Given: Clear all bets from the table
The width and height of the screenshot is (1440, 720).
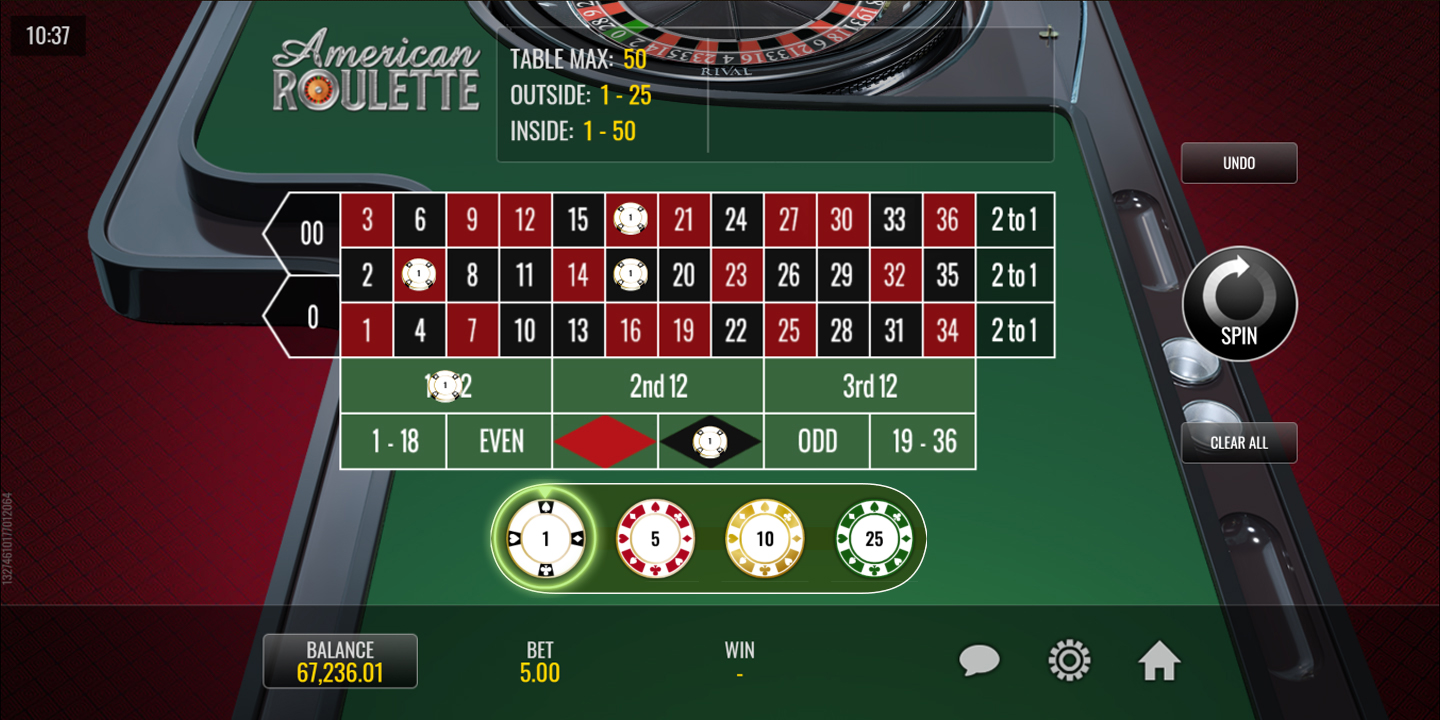Looking at the screenshot, I should coord(1239,443).
